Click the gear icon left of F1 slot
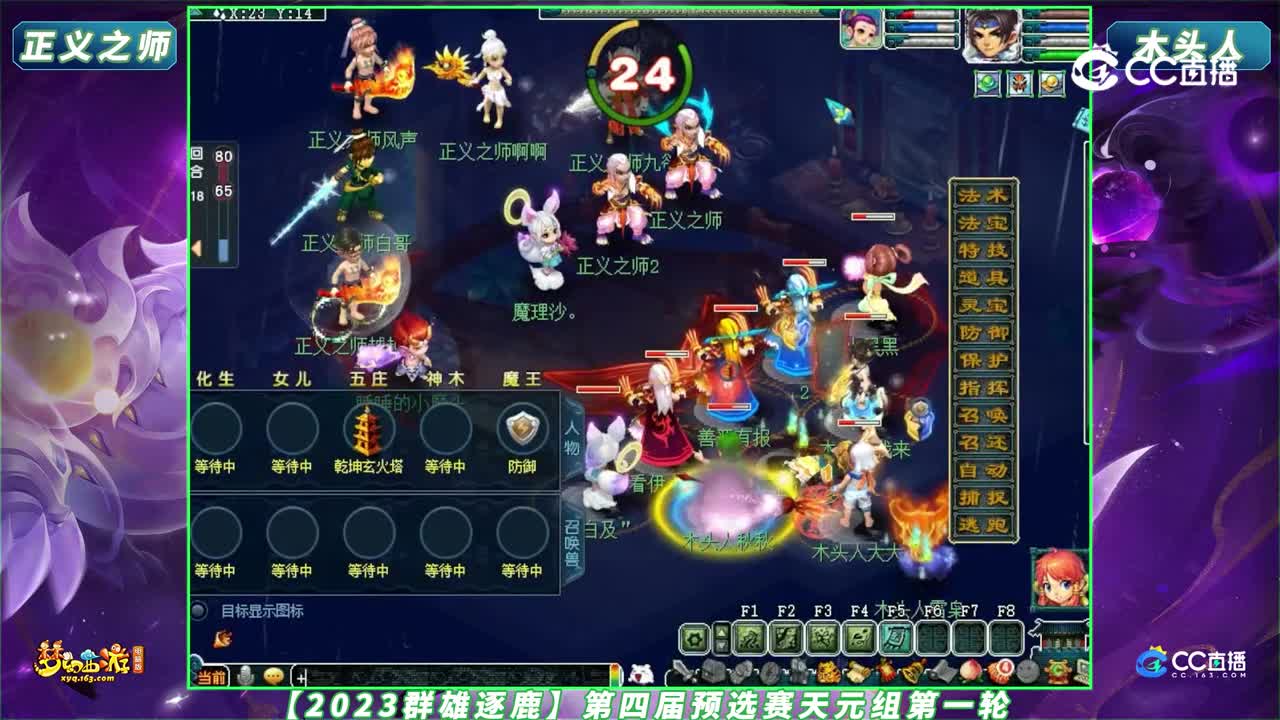The height and width of the screenshot is (720, 1280). click(693, 637)
